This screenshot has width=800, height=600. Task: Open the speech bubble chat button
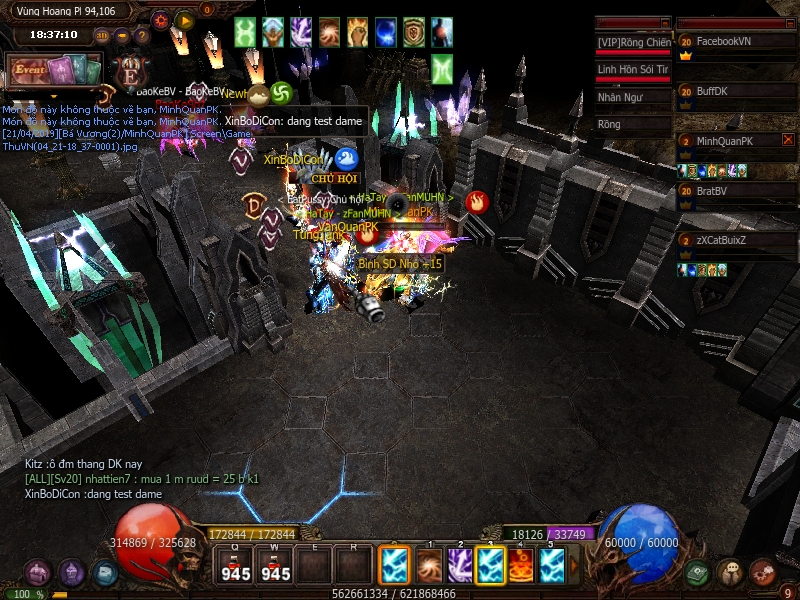coord(729,572)
